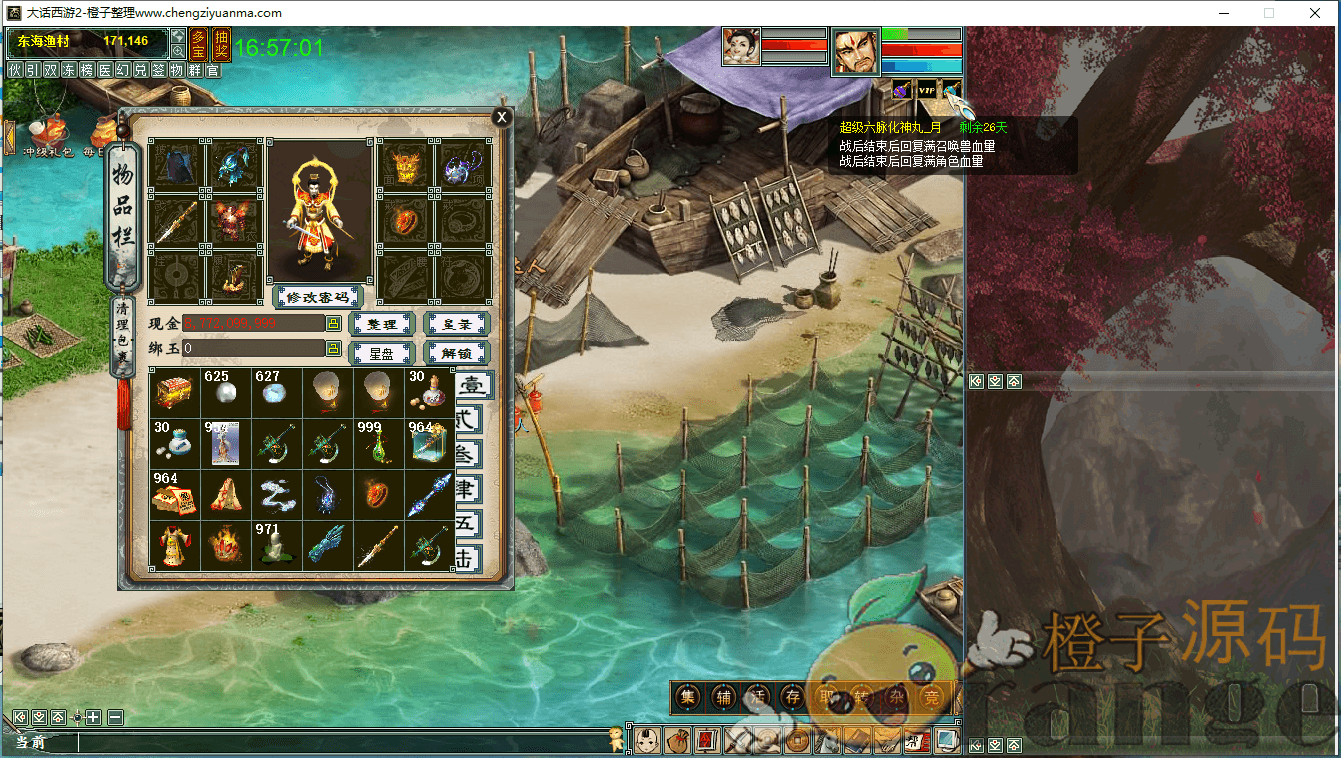Switch to bag page 贰
1341x758 pixels.
click(467, 419)
